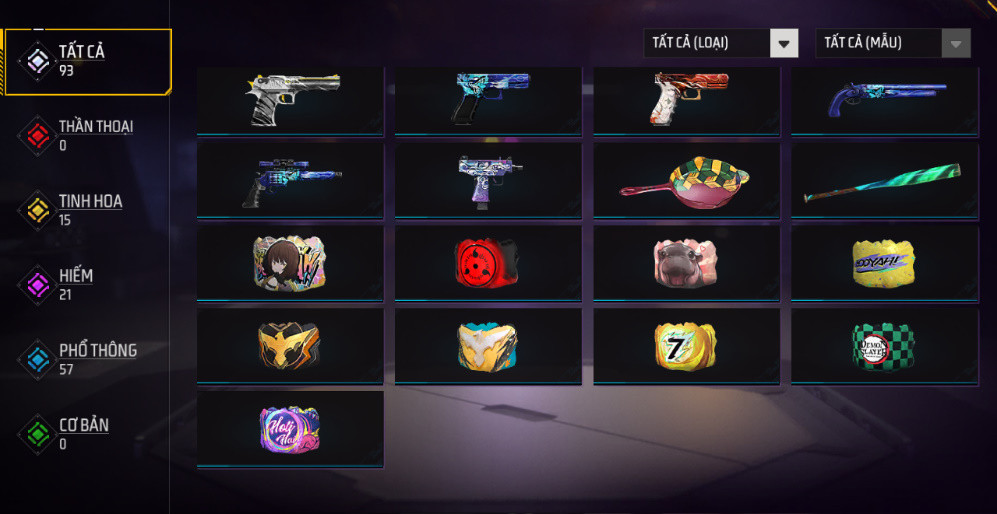Select the Demon Slayer checkered gloo wall
The height and width of the screenshot is (514, 997).
tap(884, 346)
